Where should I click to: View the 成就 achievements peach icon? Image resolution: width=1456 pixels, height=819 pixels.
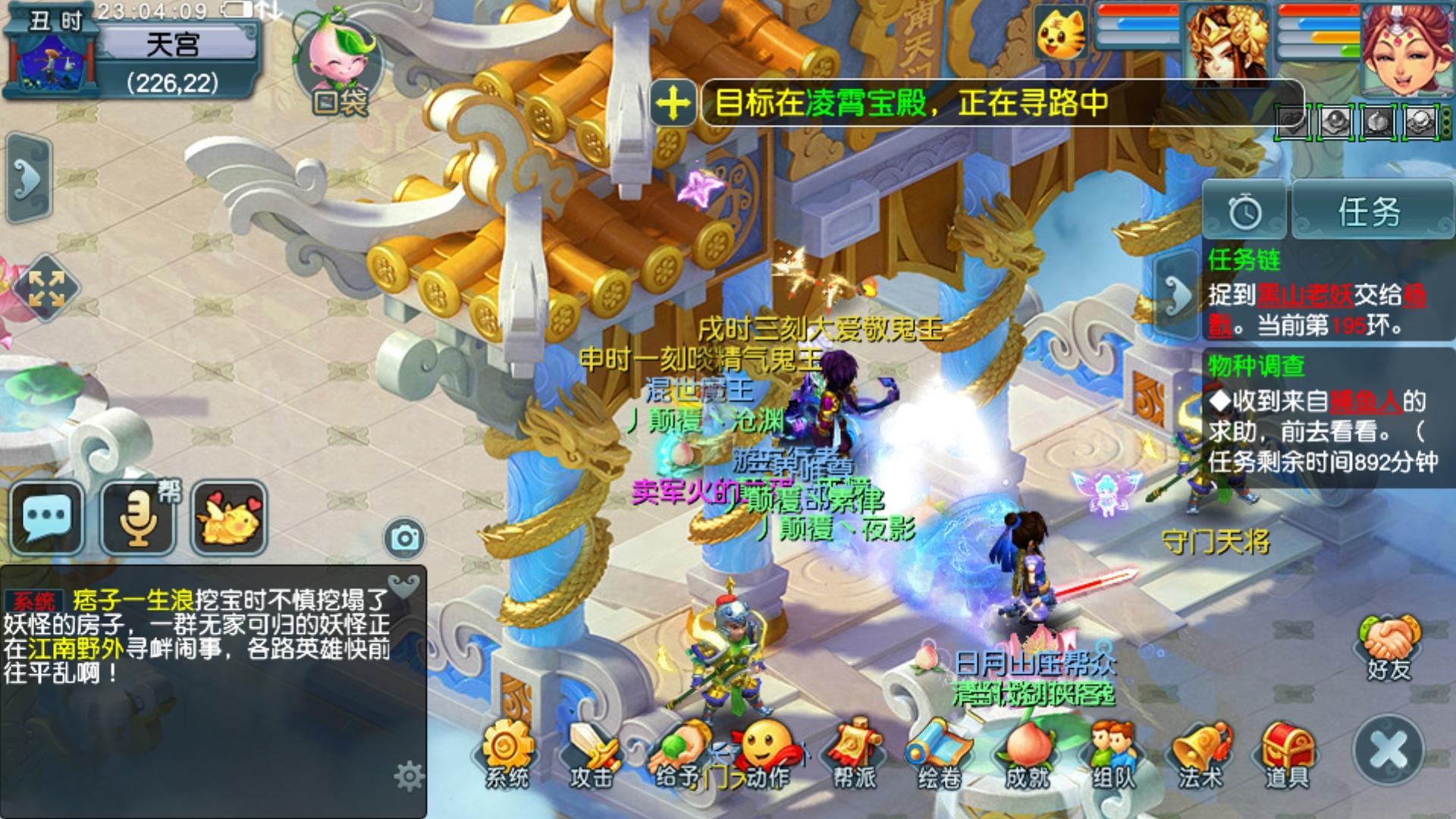coord(1027,754)
